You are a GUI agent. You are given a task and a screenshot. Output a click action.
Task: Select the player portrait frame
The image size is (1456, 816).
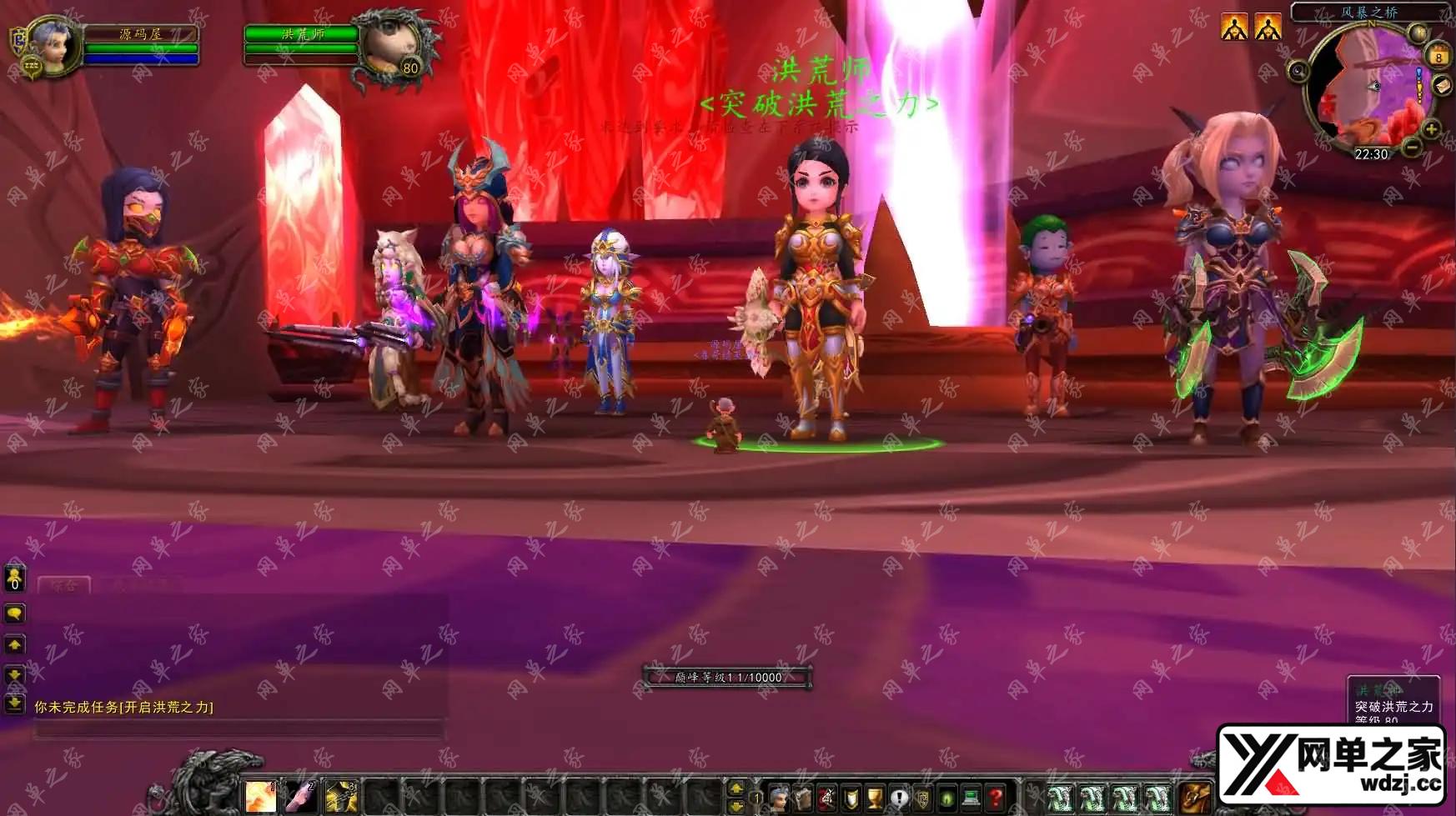pos(55,47)
